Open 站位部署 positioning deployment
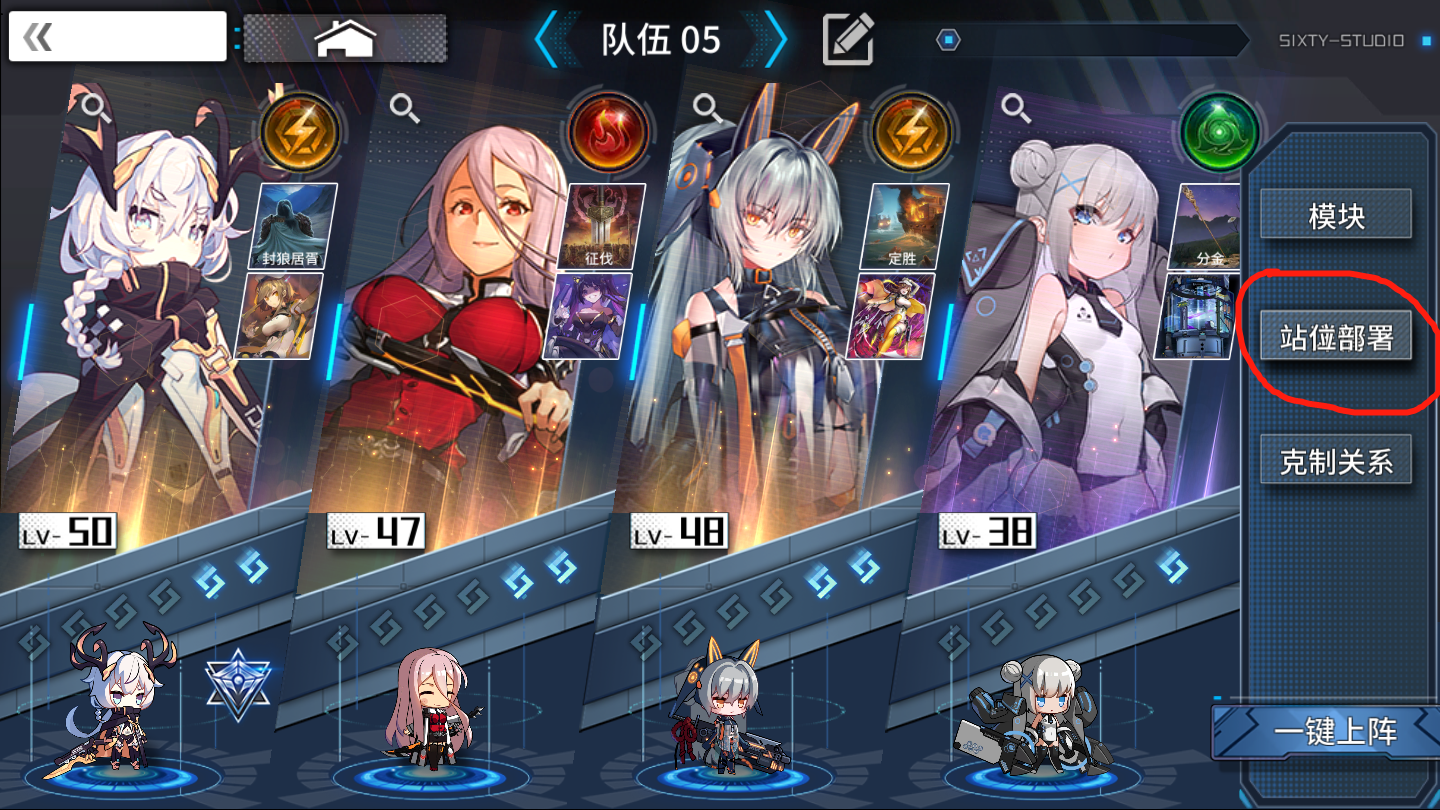 pyautogui.click(x=1336, y=336)
